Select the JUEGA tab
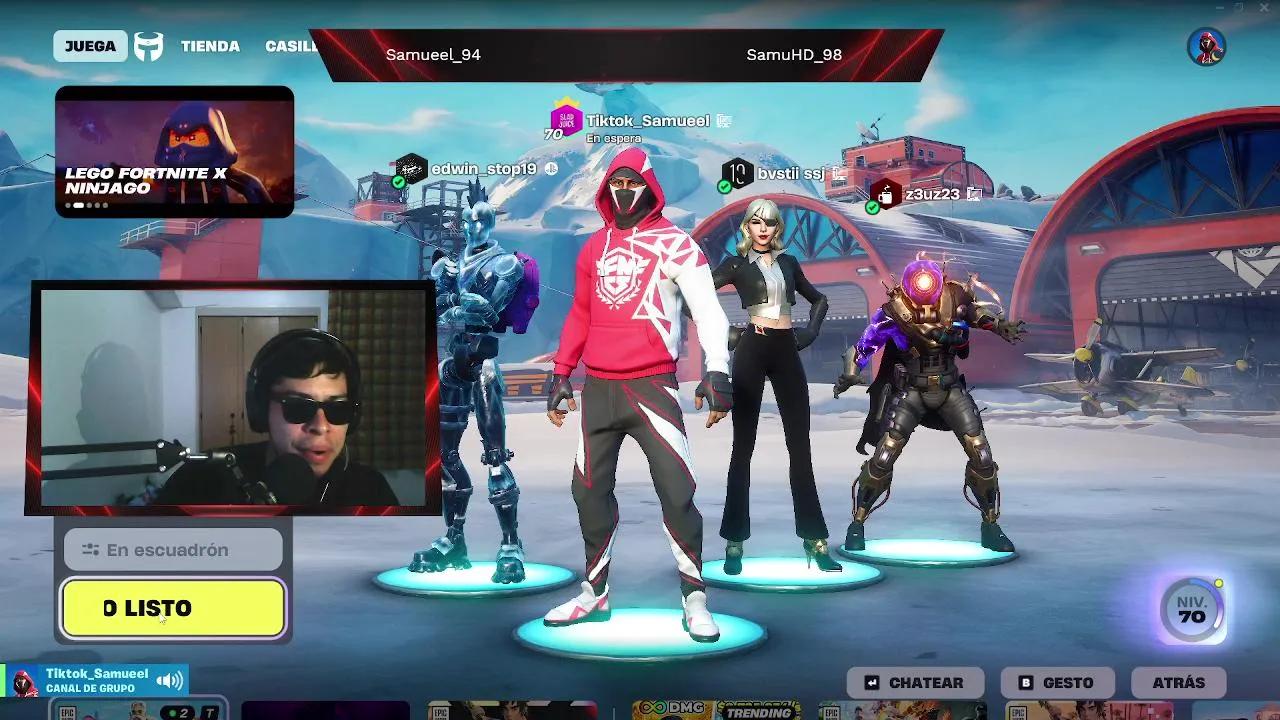The width and height of the screenshot is (1280, 720). click(90, 45)
